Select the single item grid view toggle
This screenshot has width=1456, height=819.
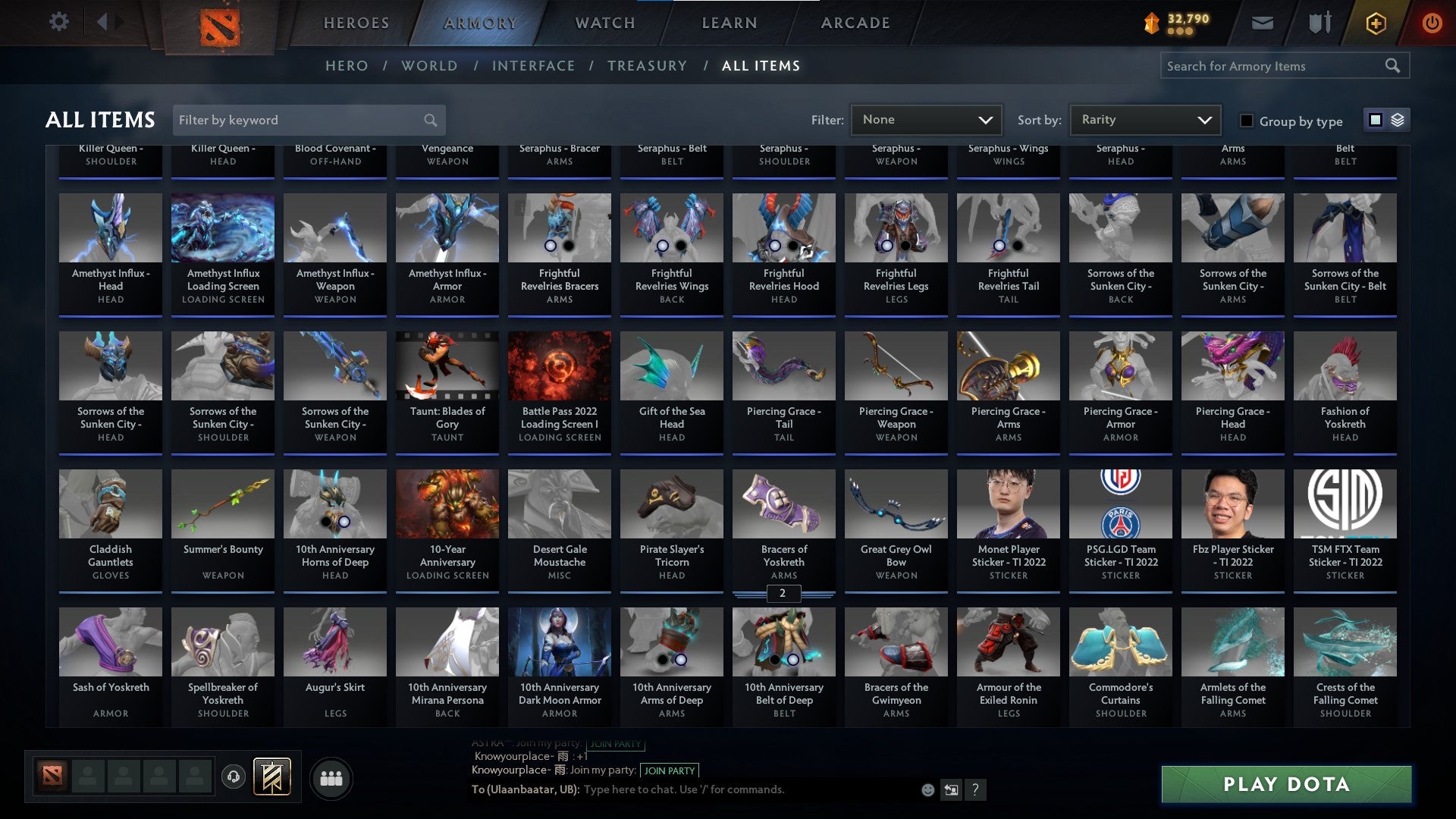point(1375,120)
